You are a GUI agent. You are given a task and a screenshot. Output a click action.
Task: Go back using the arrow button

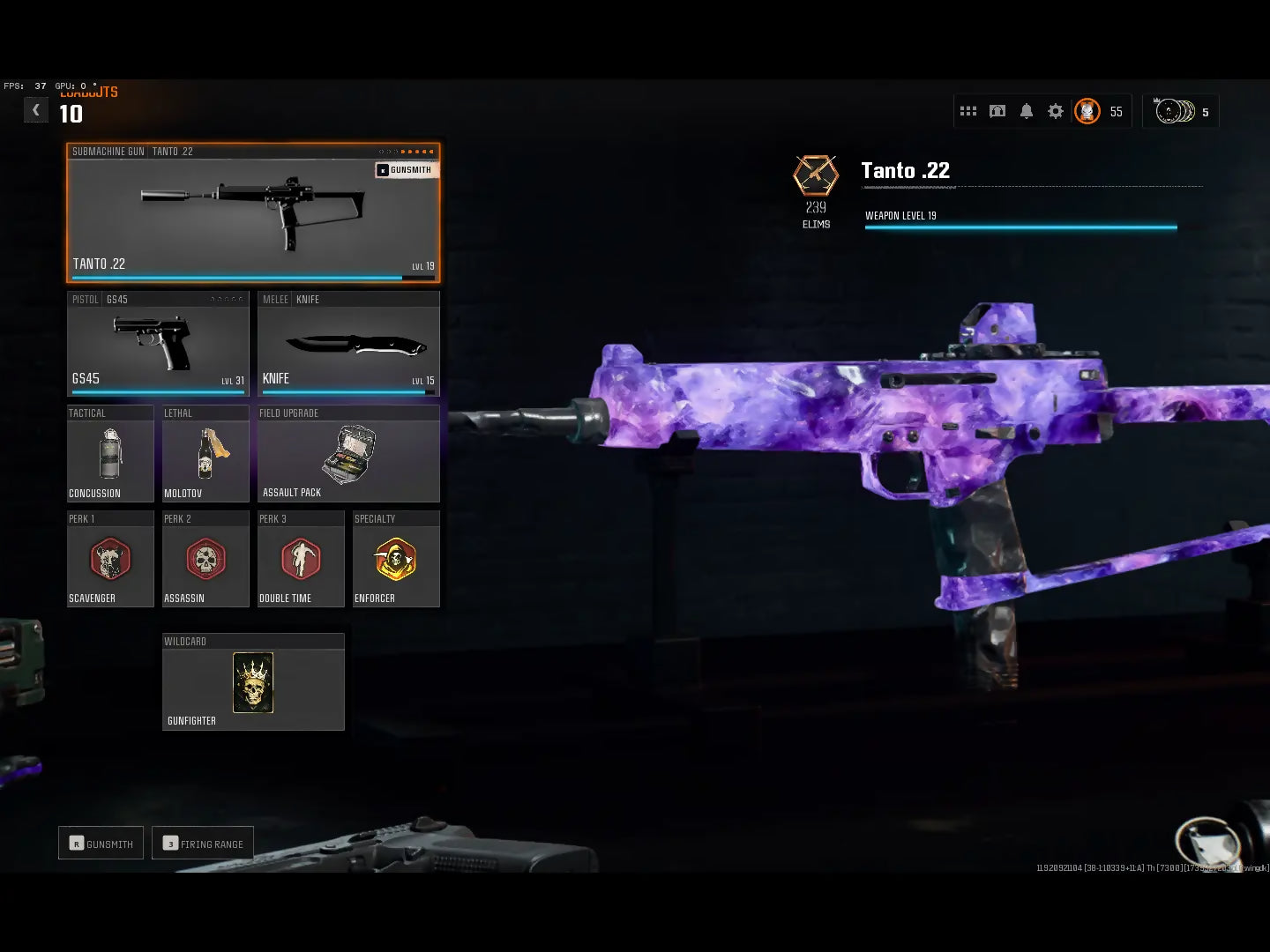click(x=35, y=110)
